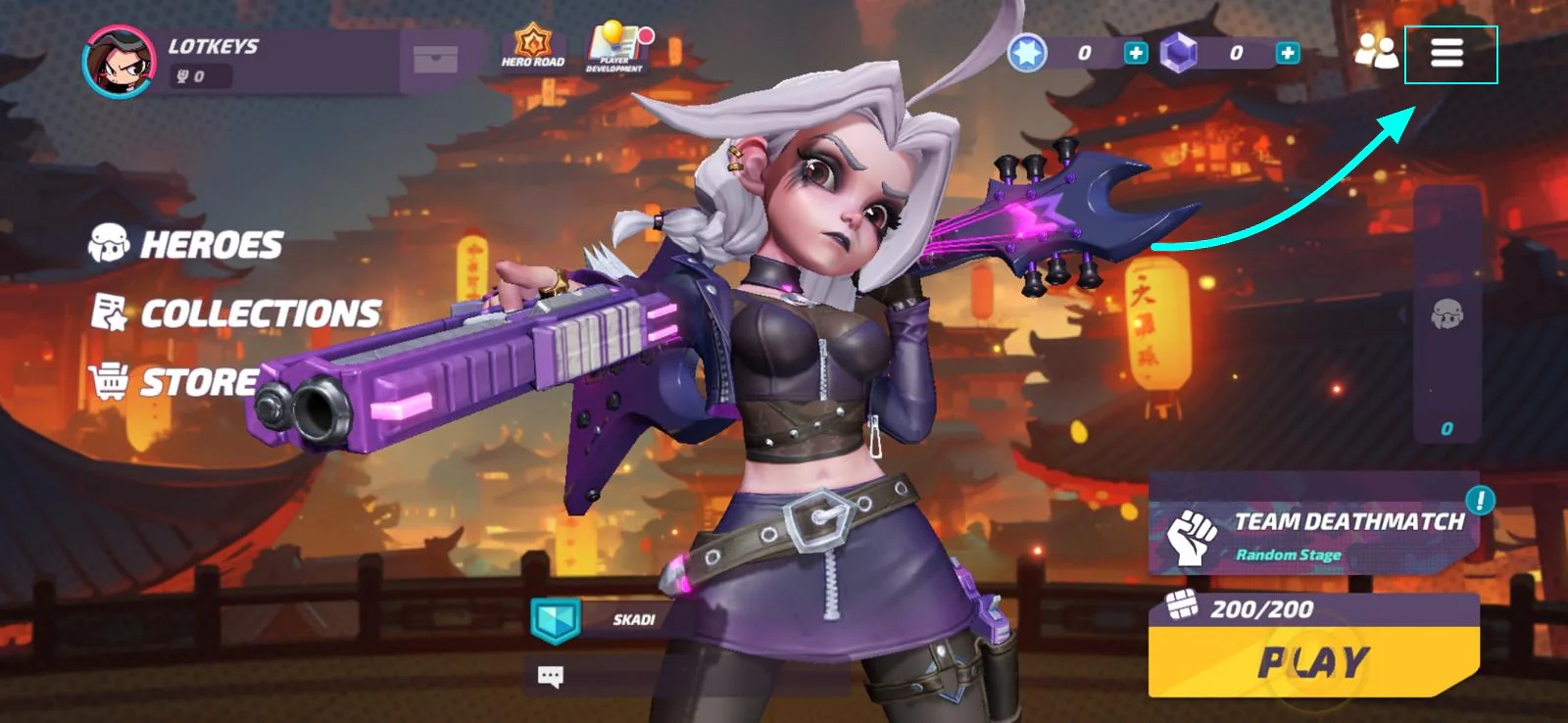1568x723 pixels.
Task: Open the chest next to player name
Action: [435, 60]
